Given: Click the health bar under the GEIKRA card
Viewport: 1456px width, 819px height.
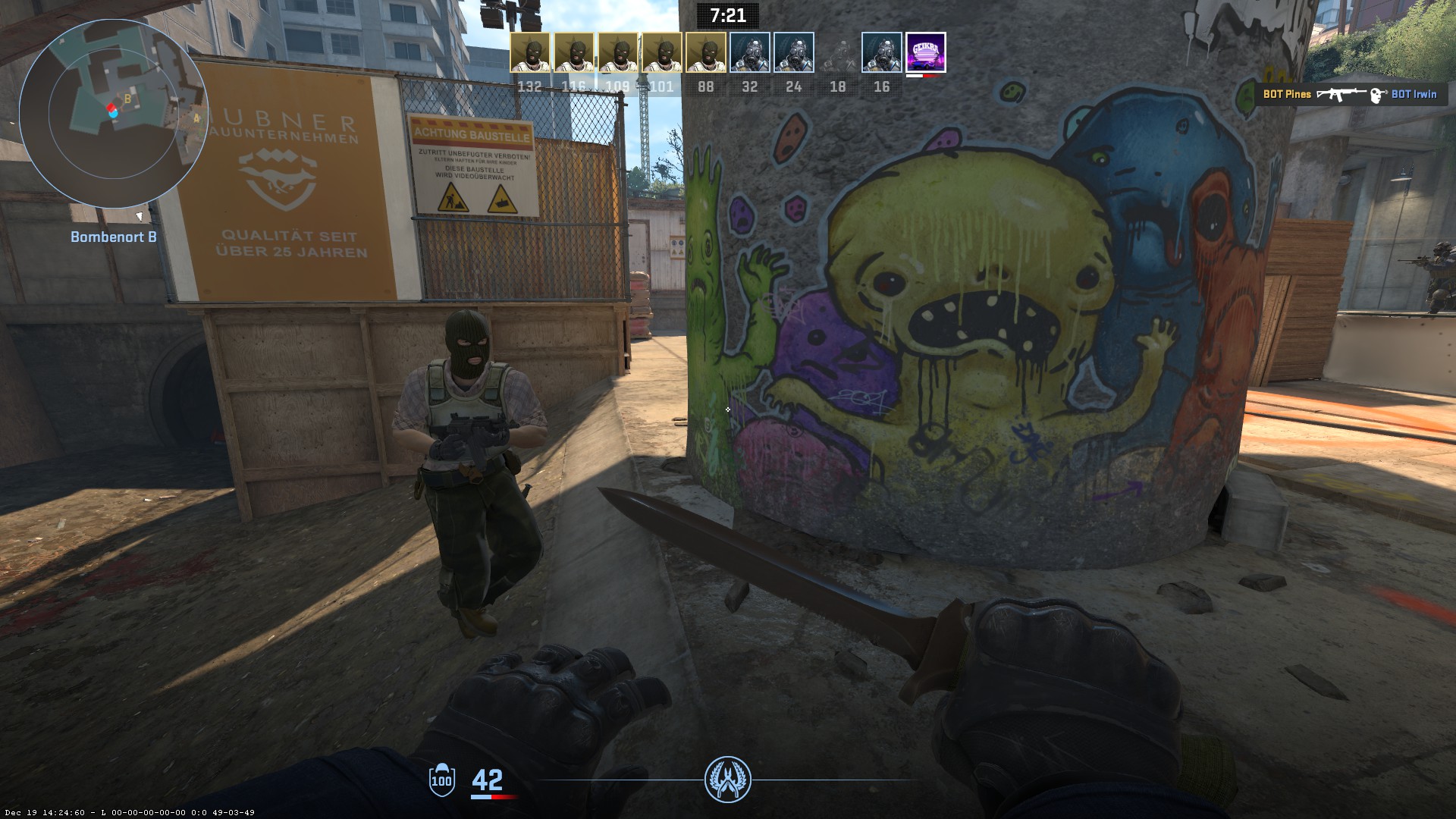Looking at the screenshot, I should [924, 76].
